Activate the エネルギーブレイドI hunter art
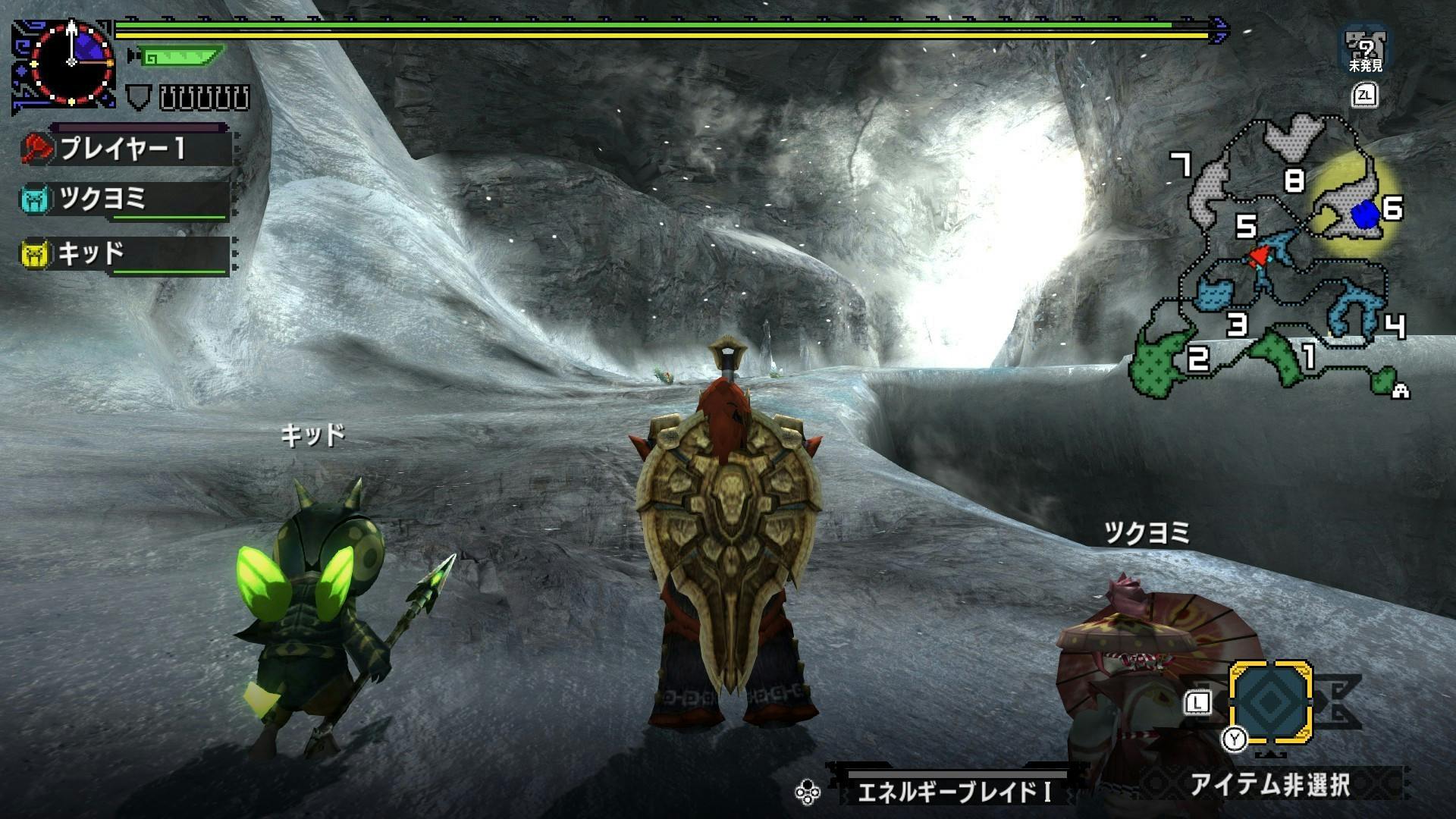The width and height of the screenshot is (1456, 819). pos(952,792)
